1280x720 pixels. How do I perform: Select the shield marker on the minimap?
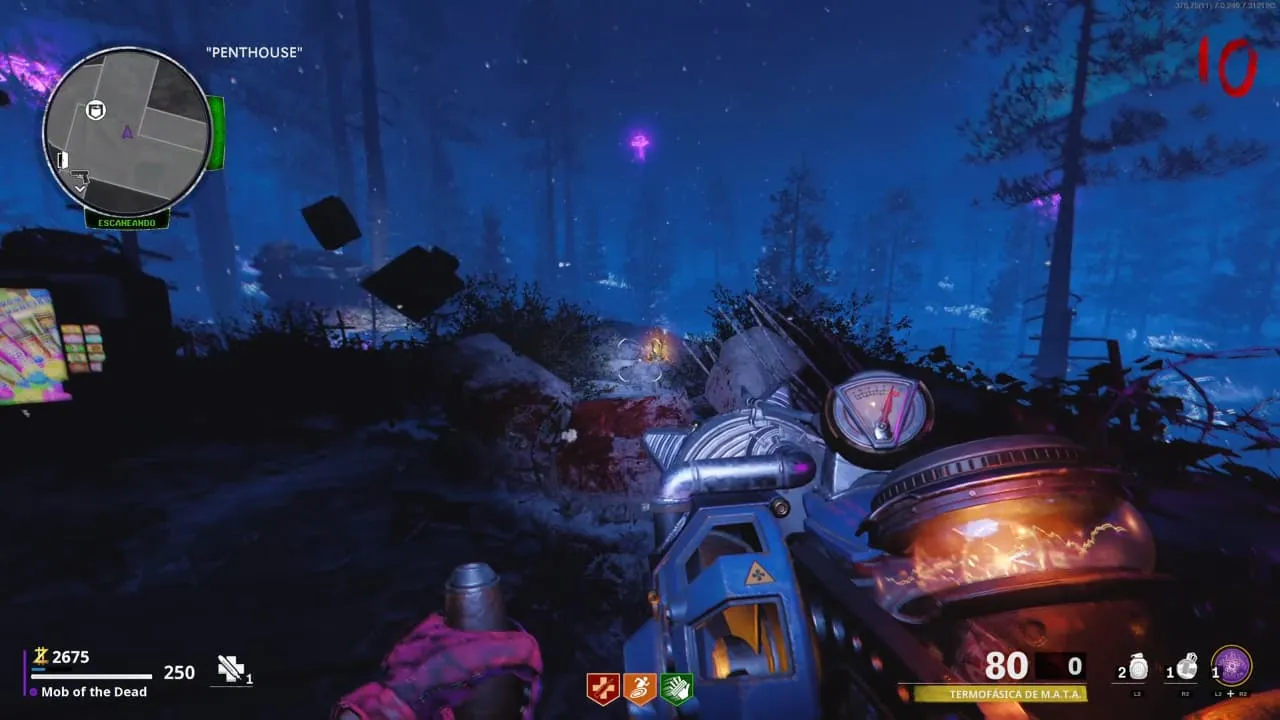click(x=96, y=109)
